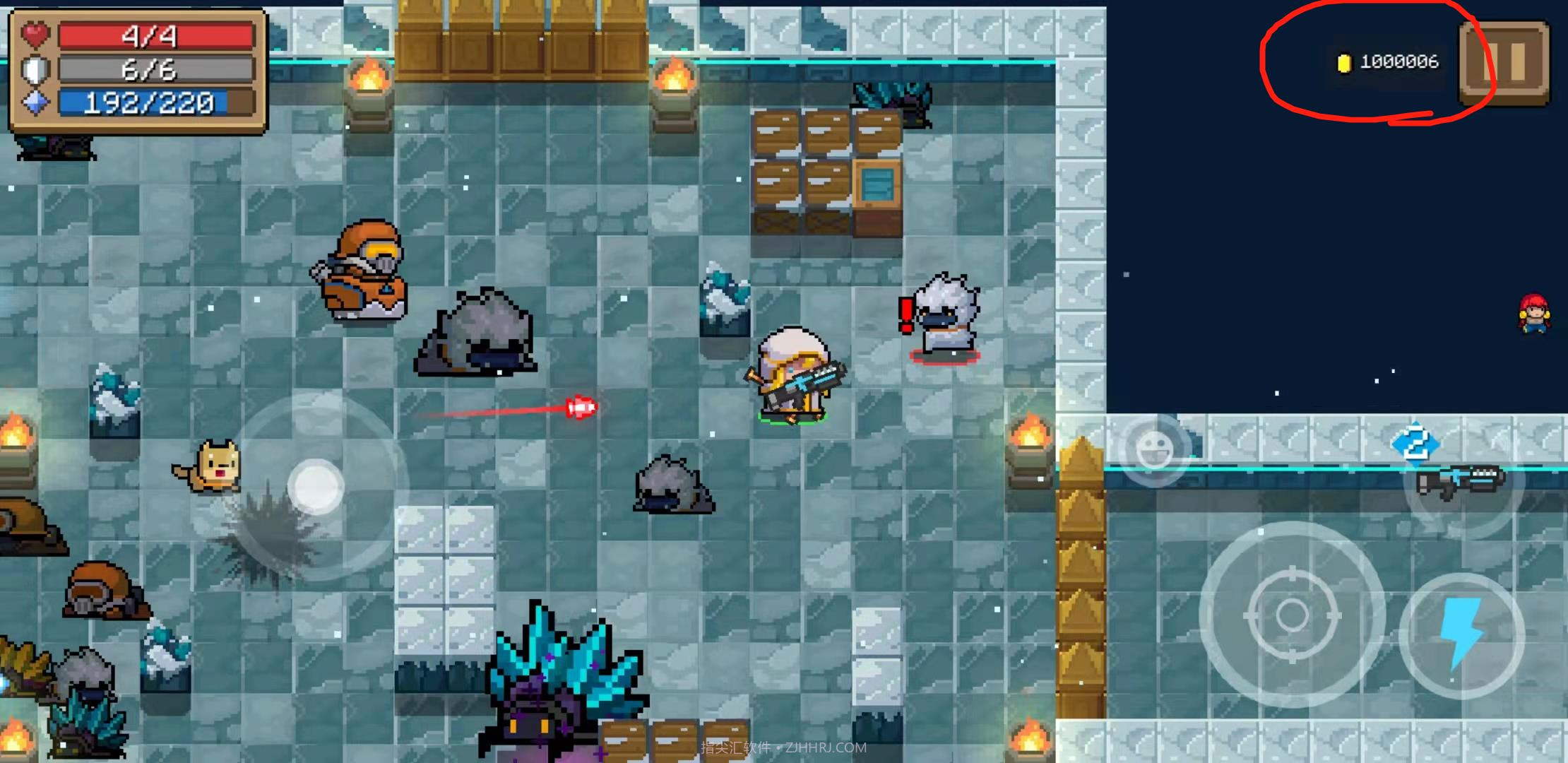The height and width of the screenshot is (763, 1568).
Task: Touch the virtual movement joystick knob
Action: pyautogui.click(x=316, y=487)
